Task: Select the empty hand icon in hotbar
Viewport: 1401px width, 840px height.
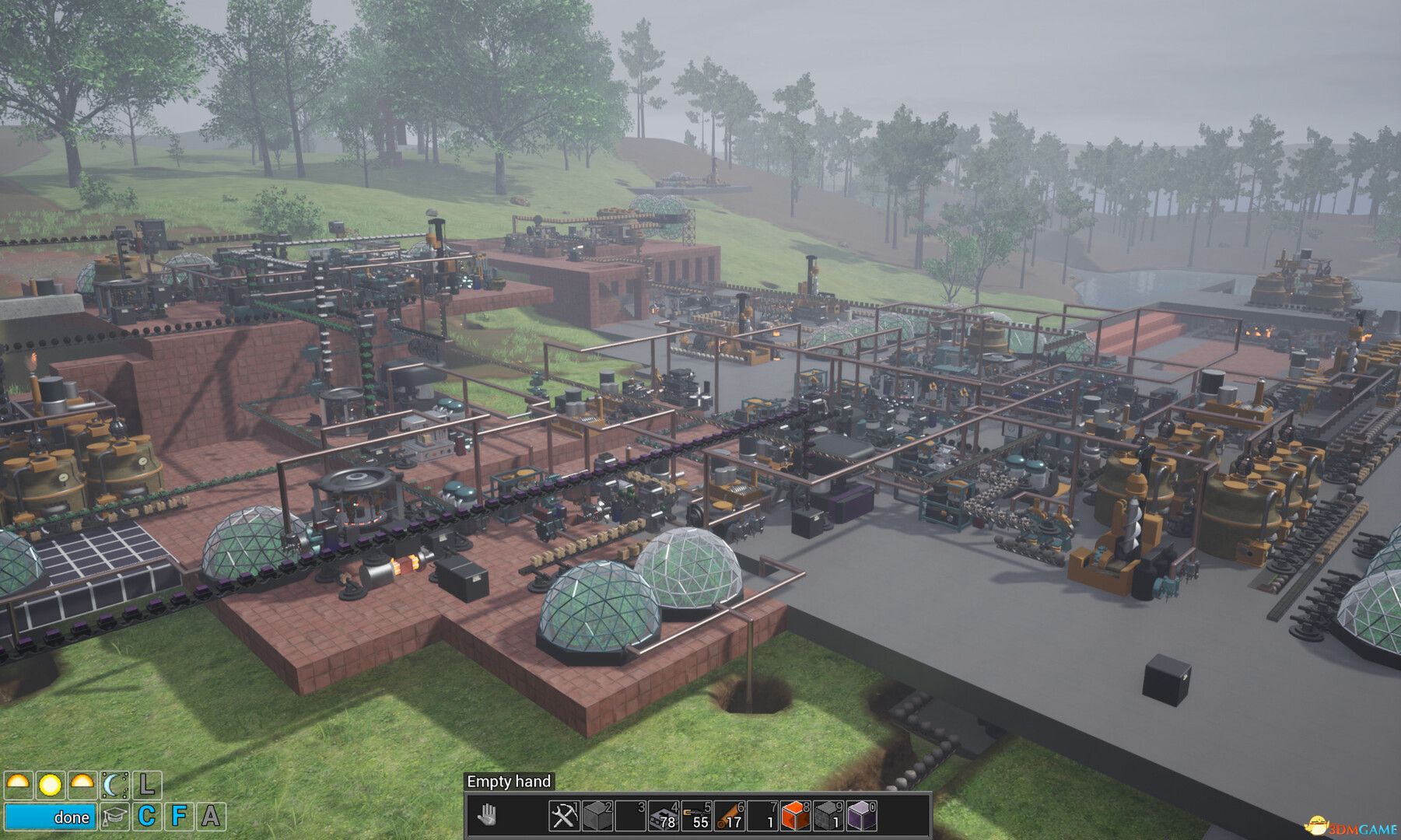Action: point(488,816)
